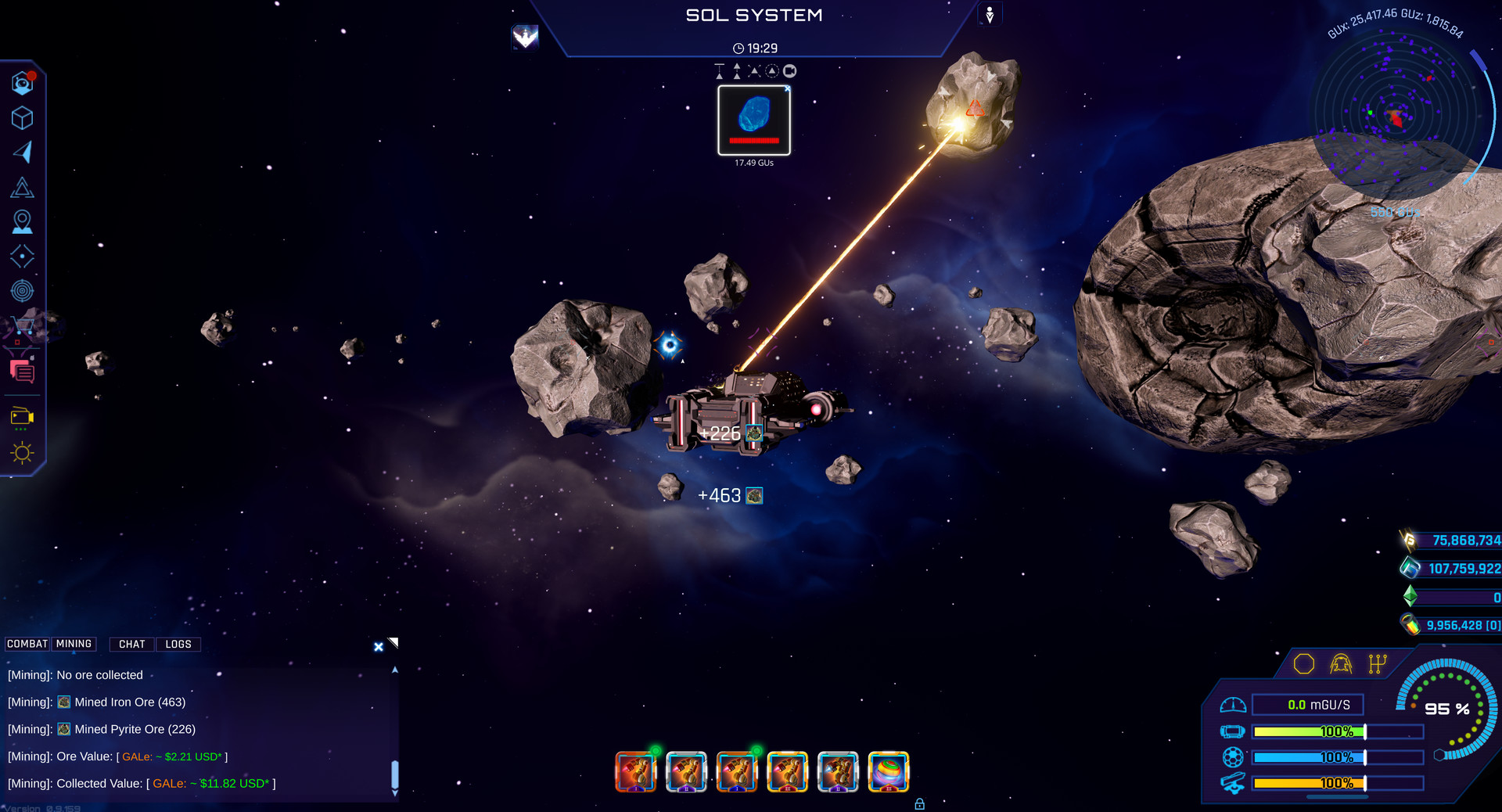
Task: Toggle the yellow octagon stop icon
Action: click(x=1304, y=664)
